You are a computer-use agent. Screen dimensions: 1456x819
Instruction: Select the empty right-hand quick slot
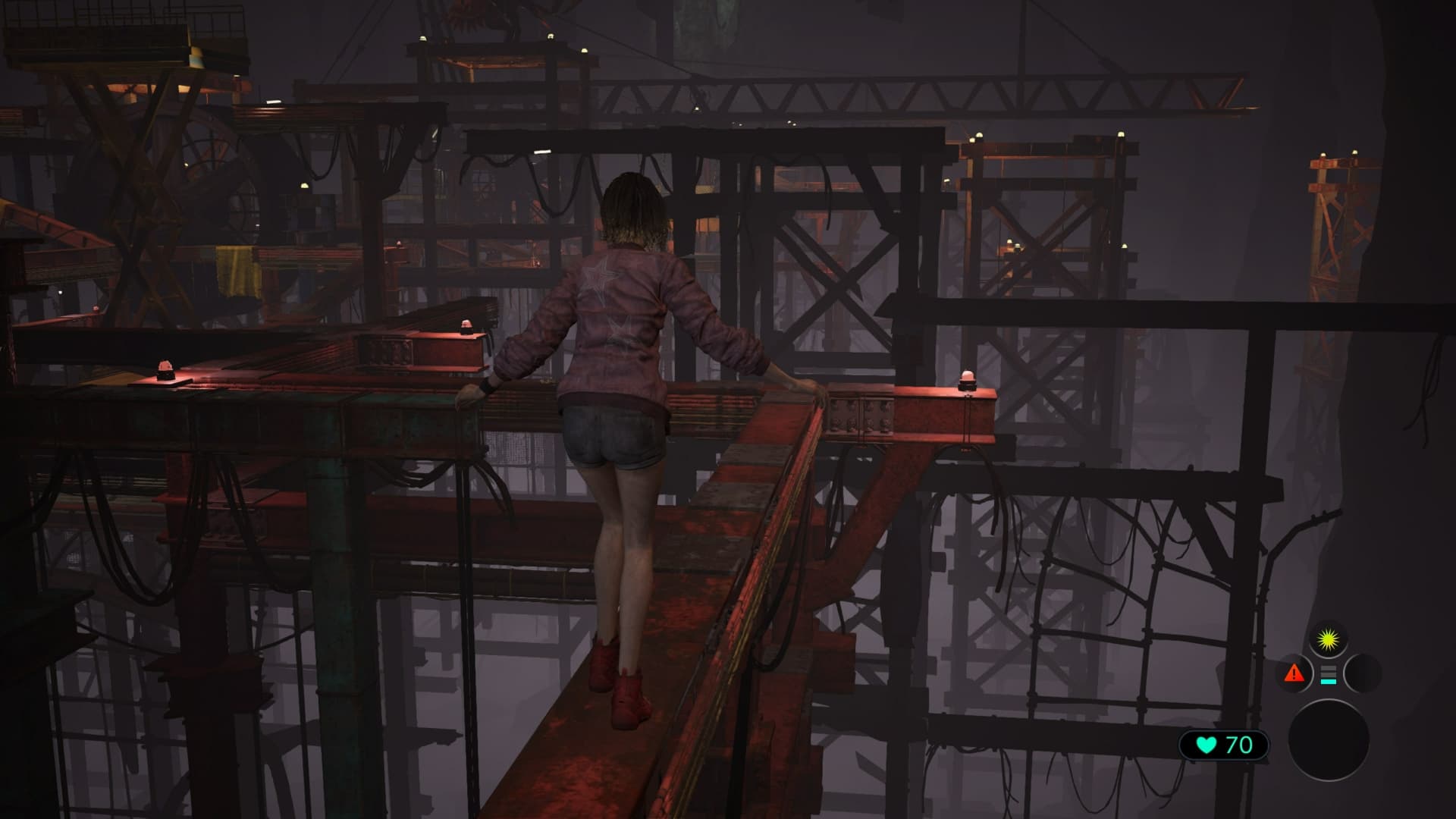click(1363, 673)
